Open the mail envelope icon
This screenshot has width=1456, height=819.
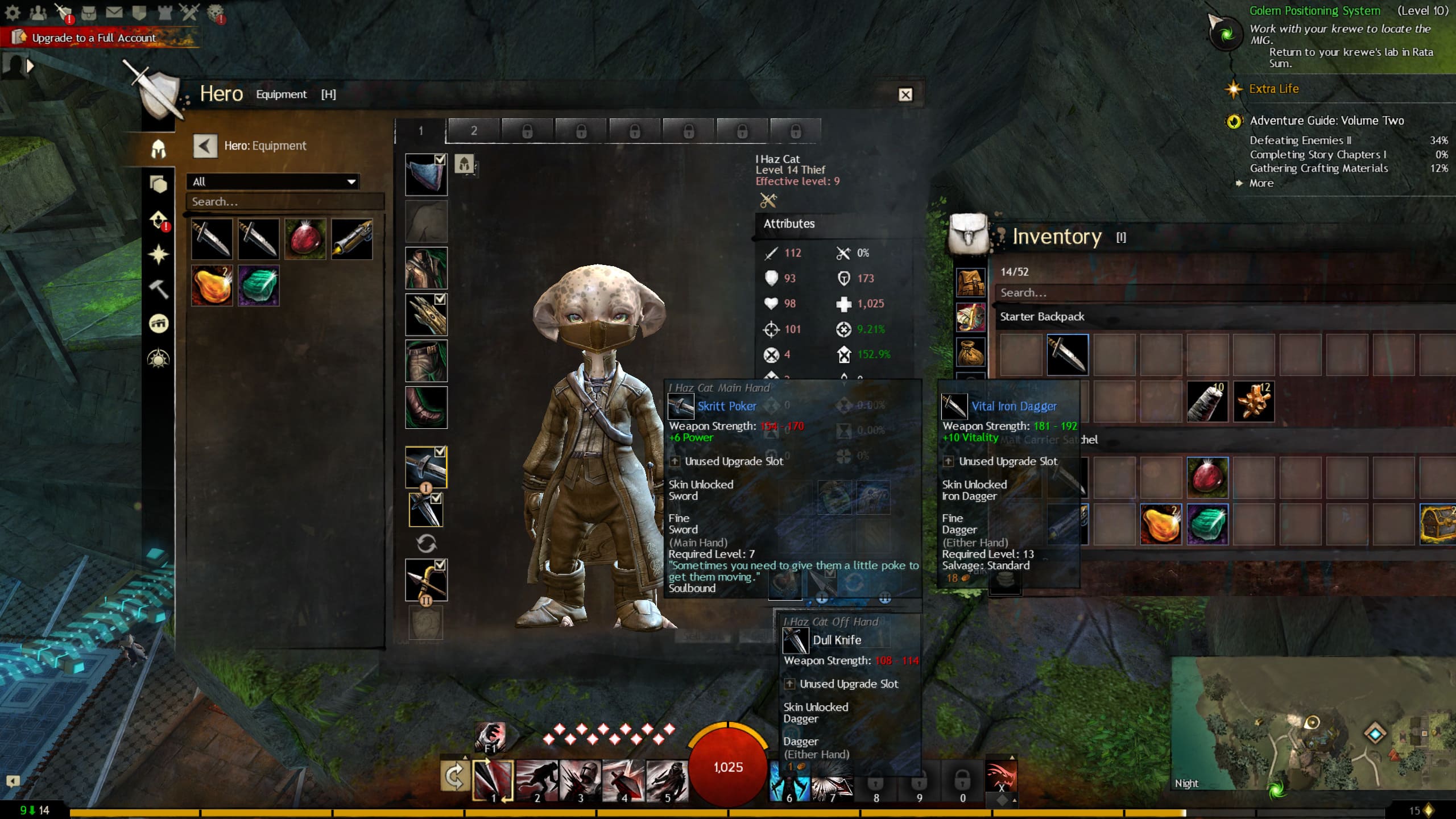114,12
